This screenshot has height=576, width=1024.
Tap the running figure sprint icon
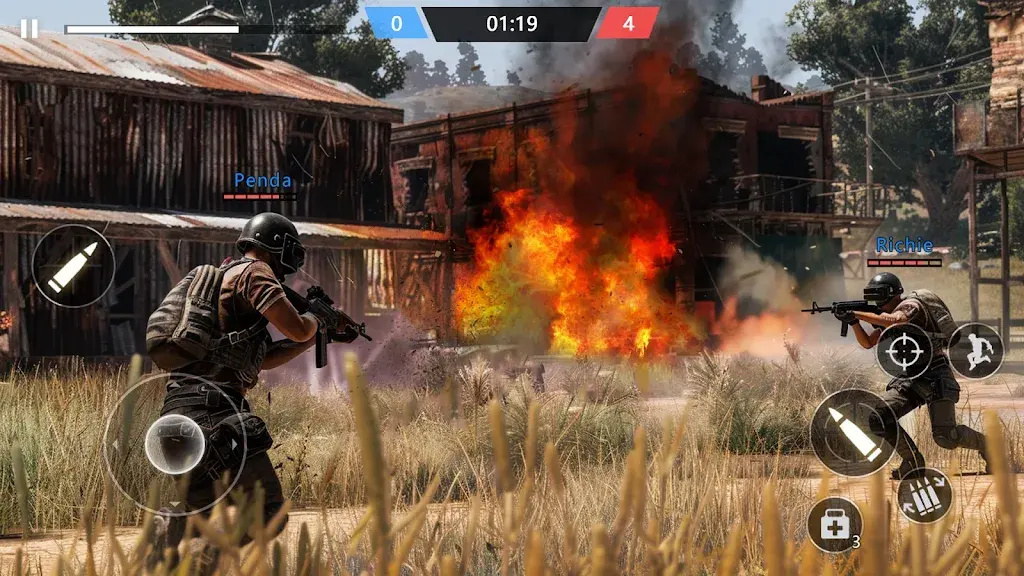point(975,351)
